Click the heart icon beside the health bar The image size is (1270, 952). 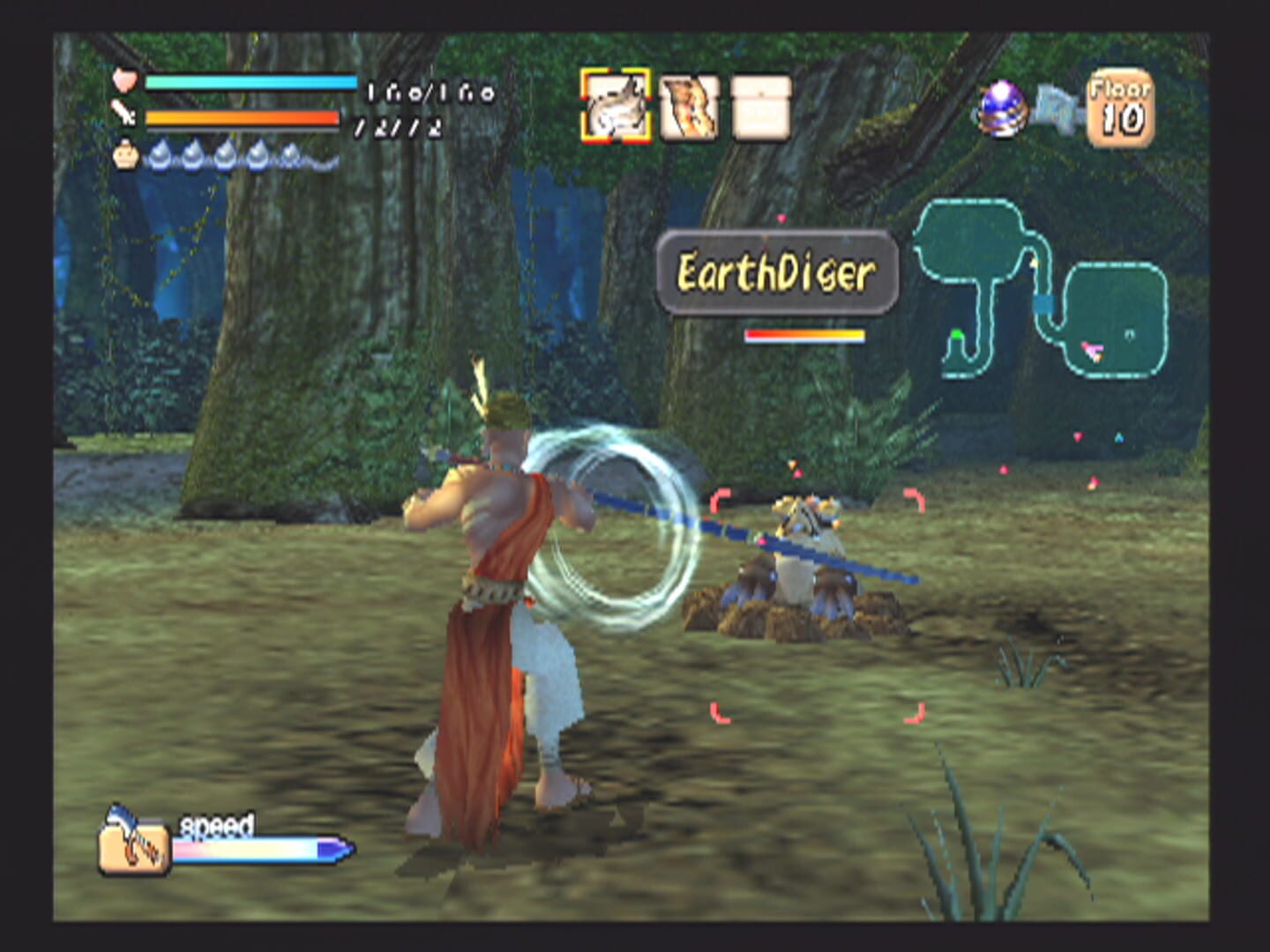pos(126,81)
